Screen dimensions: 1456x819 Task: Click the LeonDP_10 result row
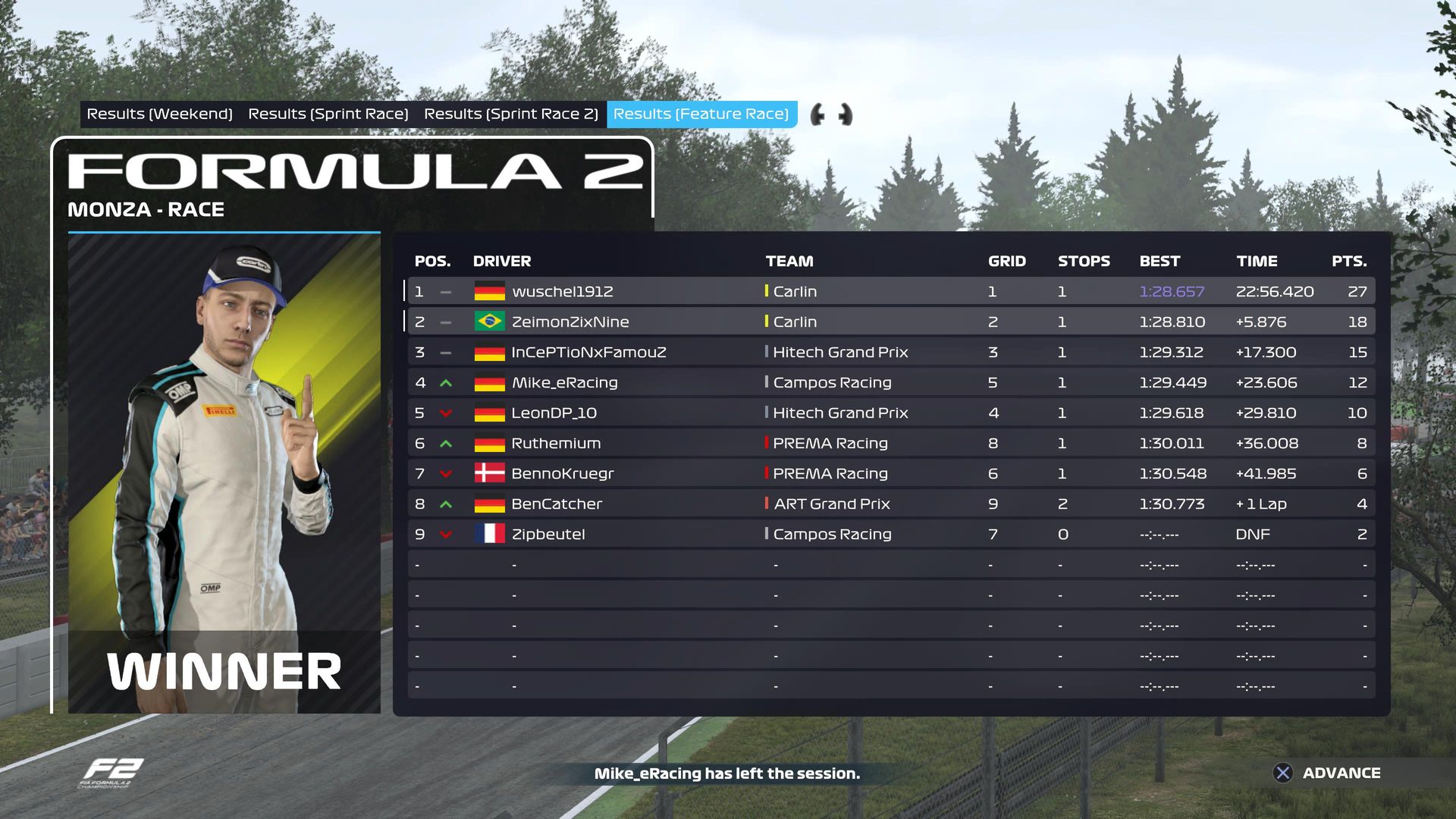click(x=890, y=413)
